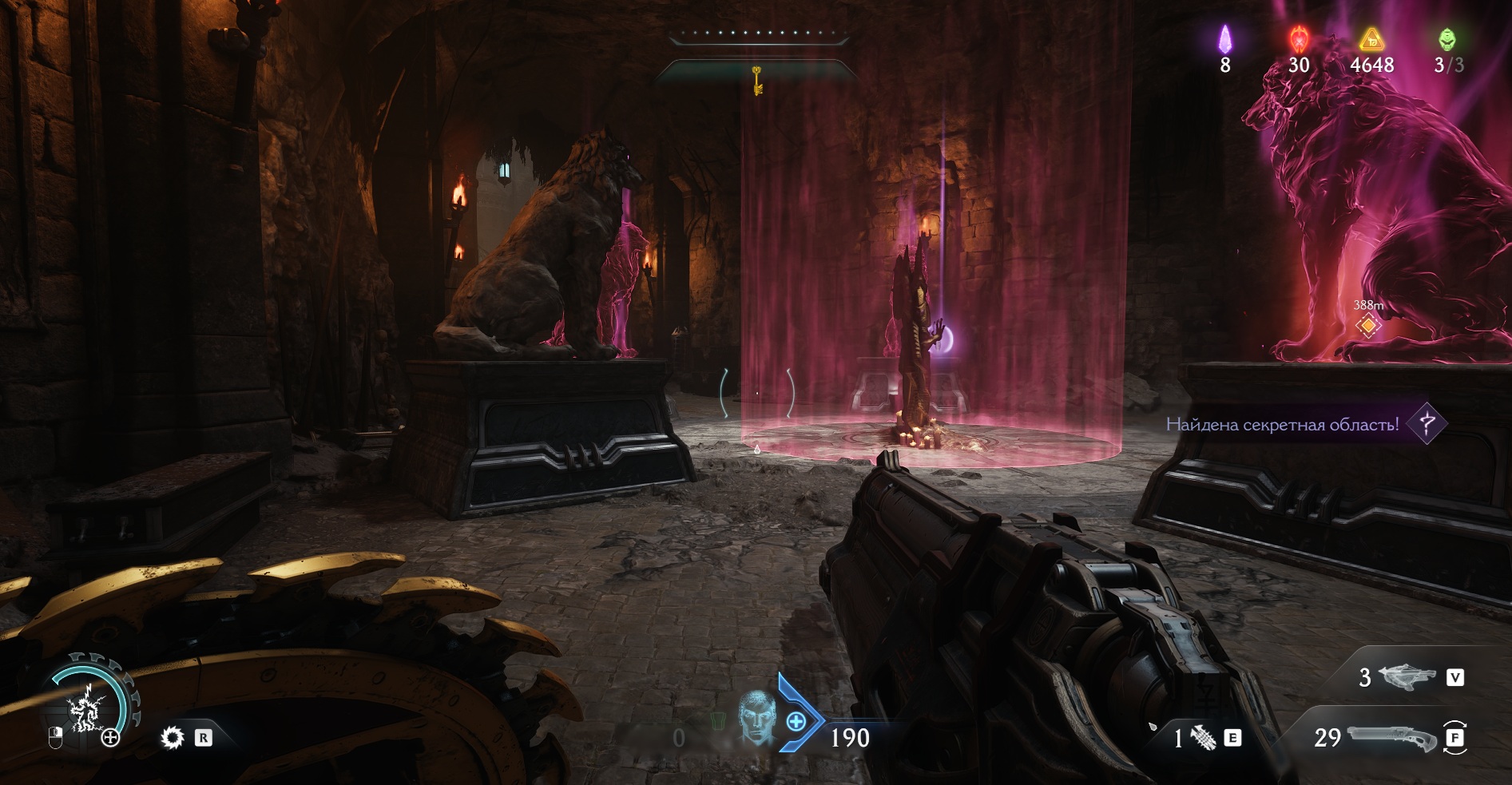
Task: Click the secret area question mark icon
Action: pyautogui.click(x=1427, y=423)
